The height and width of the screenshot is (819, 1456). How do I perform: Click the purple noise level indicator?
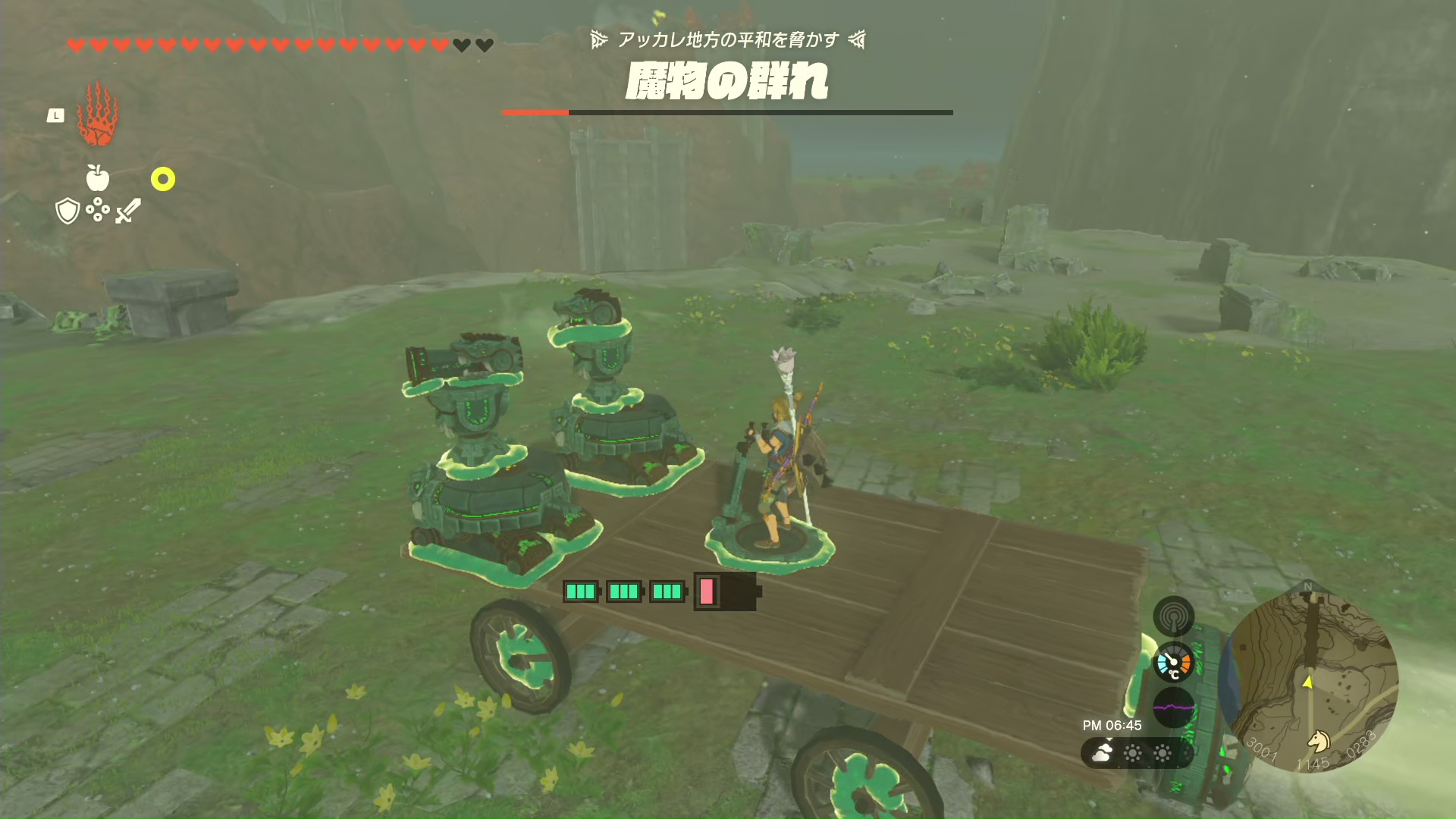click(1173, 708)
